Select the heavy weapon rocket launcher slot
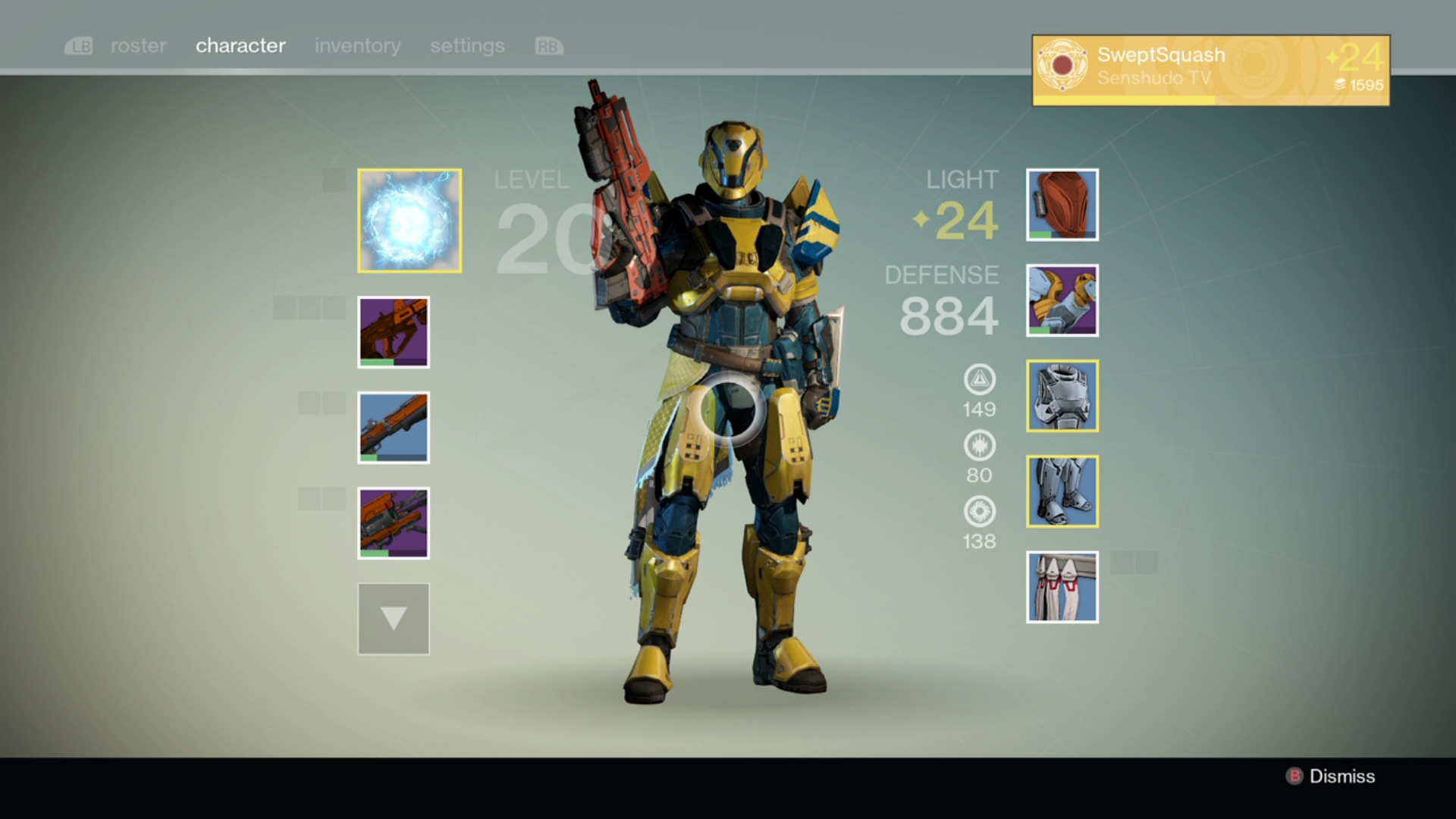 pos(394,523)
